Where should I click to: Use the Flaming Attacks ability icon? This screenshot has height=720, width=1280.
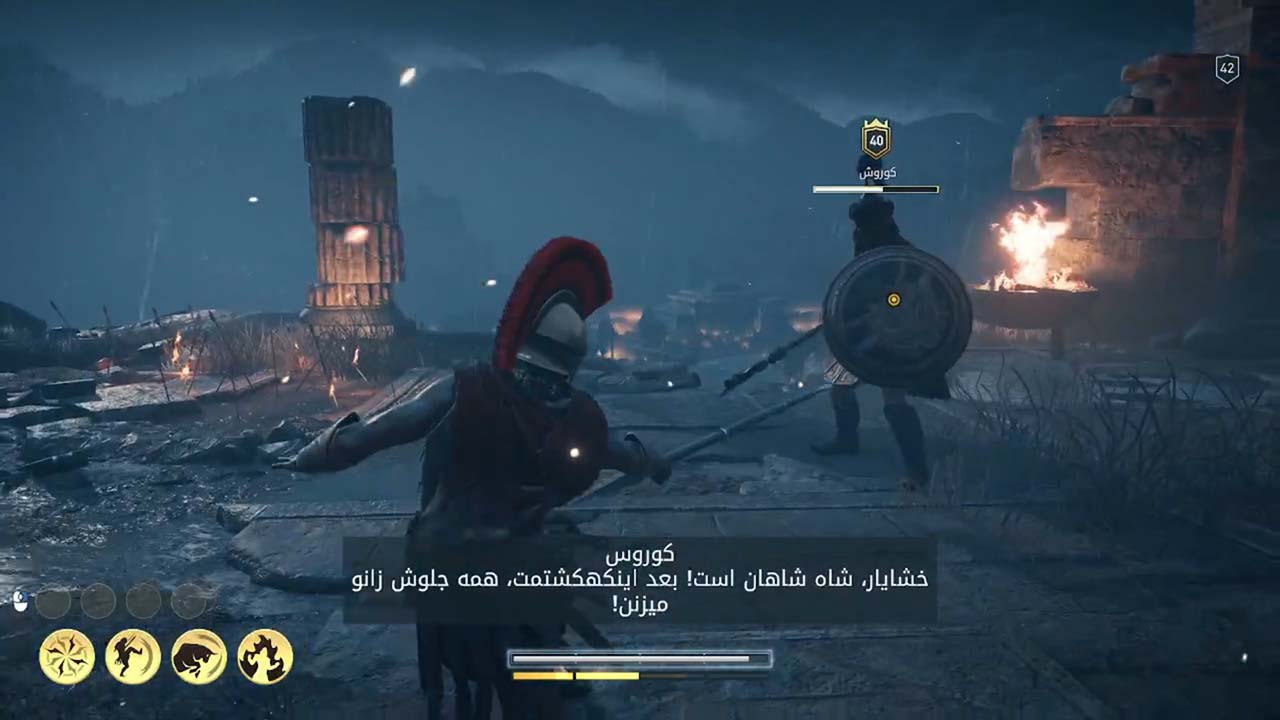[x=262, y=655]
